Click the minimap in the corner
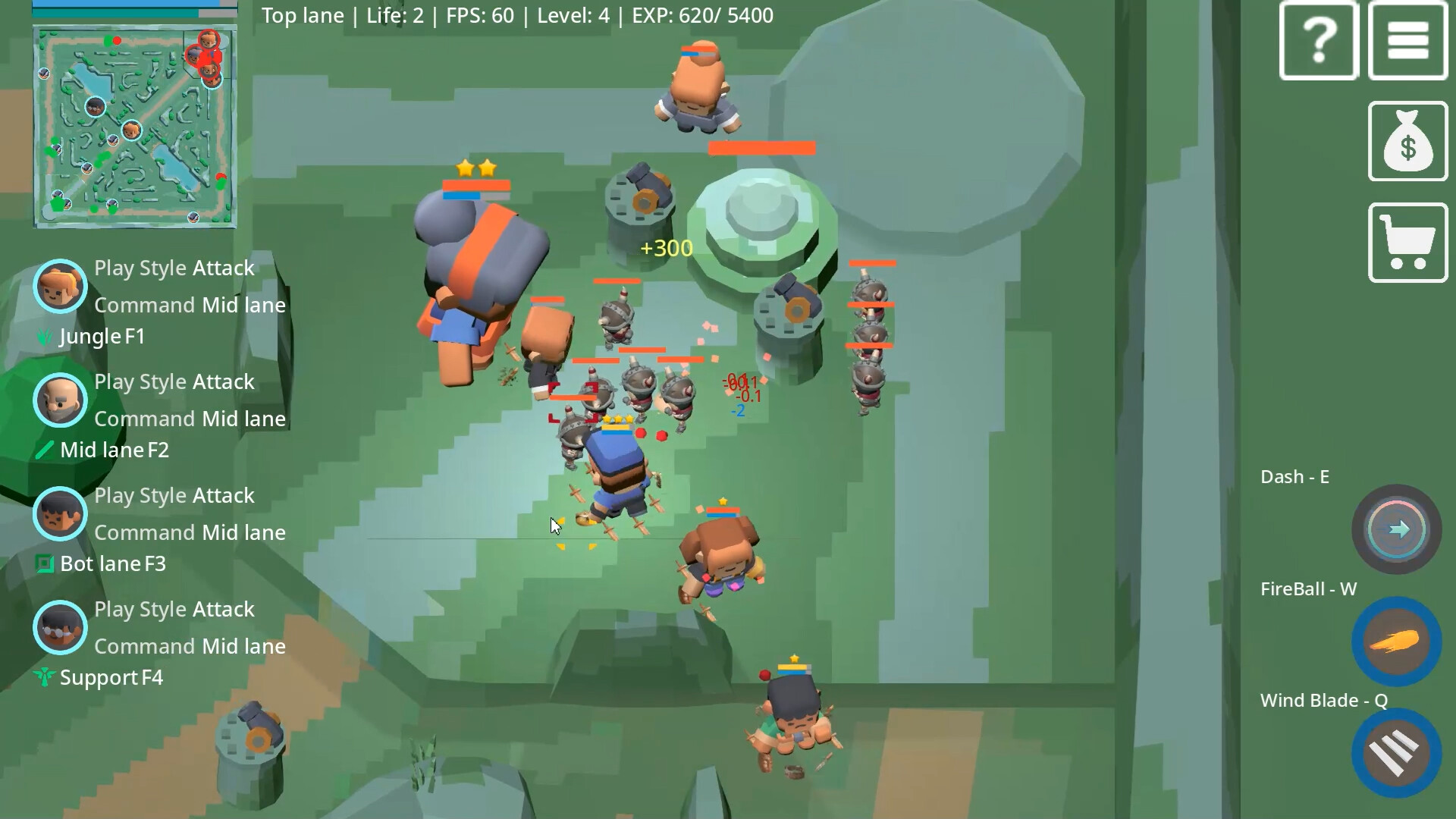Screen dimensions: 1456x819 [x=135, y=125]
